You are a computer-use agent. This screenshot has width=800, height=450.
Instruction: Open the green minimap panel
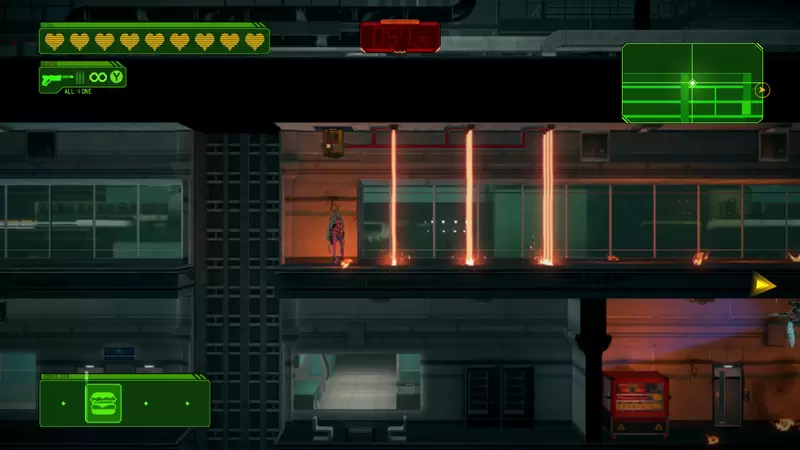(x=692, y=82)
